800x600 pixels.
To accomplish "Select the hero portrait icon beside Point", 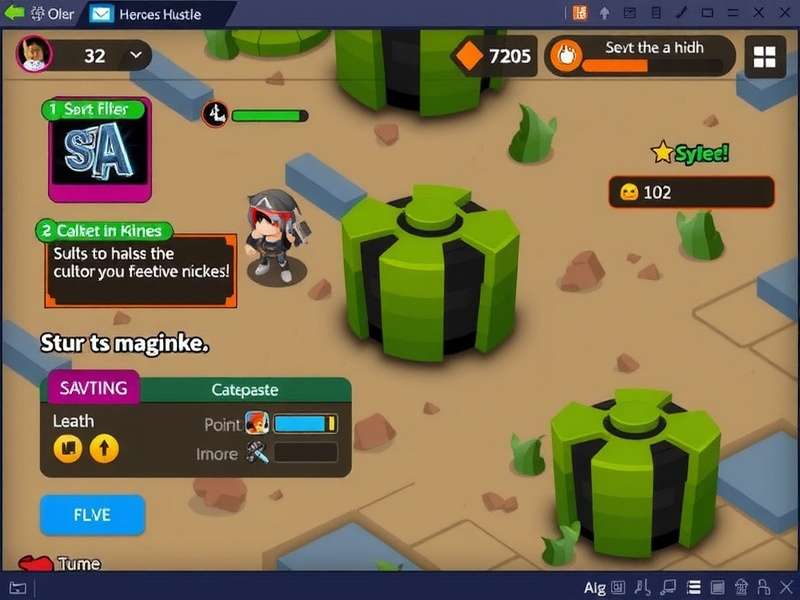I will point(257,423).
